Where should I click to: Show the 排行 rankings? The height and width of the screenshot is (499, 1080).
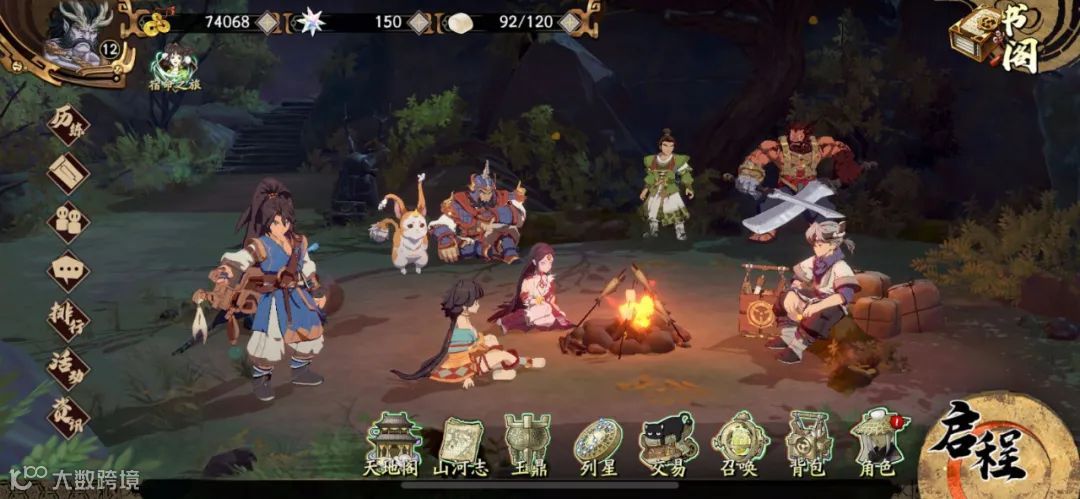[68, 320]
